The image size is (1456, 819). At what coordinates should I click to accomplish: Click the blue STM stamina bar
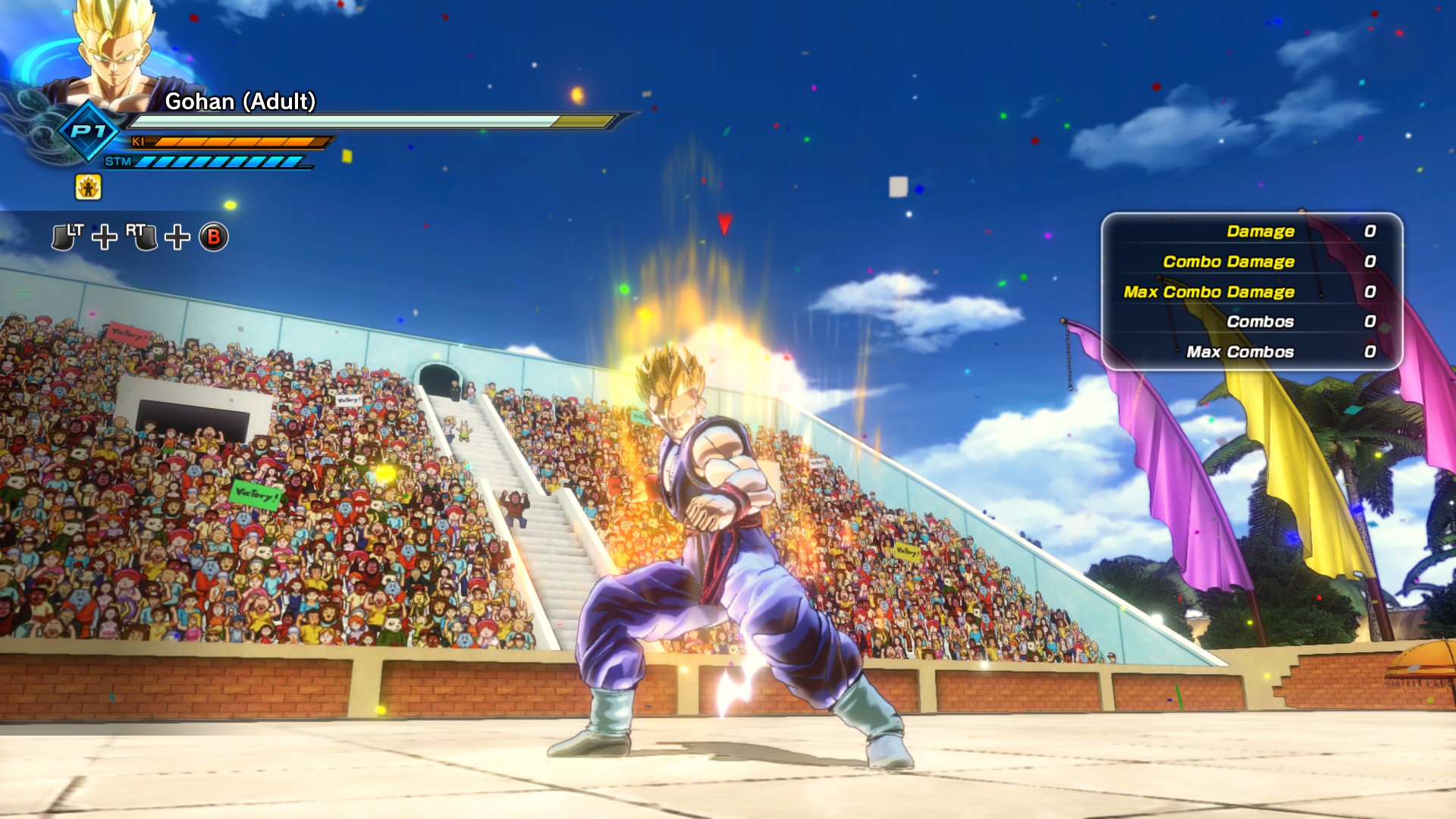pyautogui.click(x=220, y=160)
